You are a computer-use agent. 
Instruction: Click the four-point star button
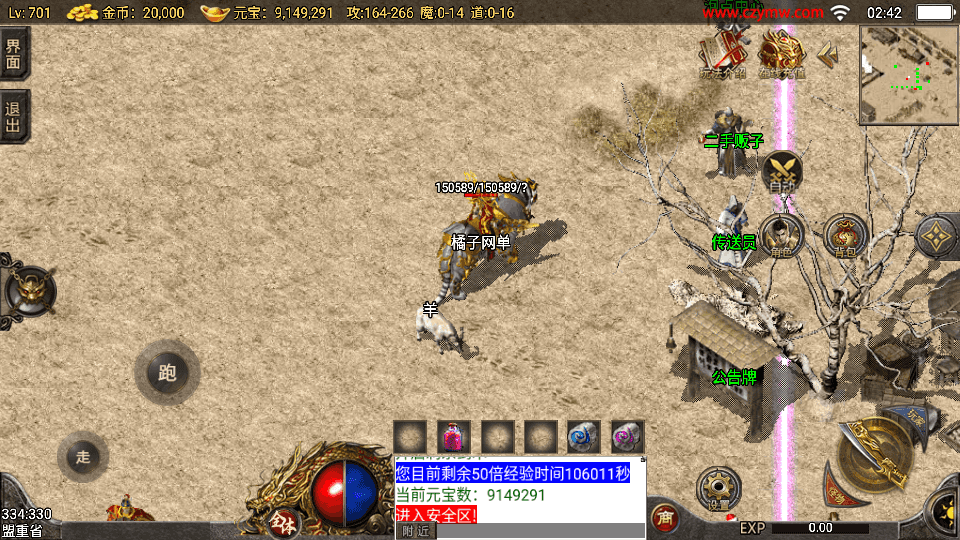(x=937, y=236)
